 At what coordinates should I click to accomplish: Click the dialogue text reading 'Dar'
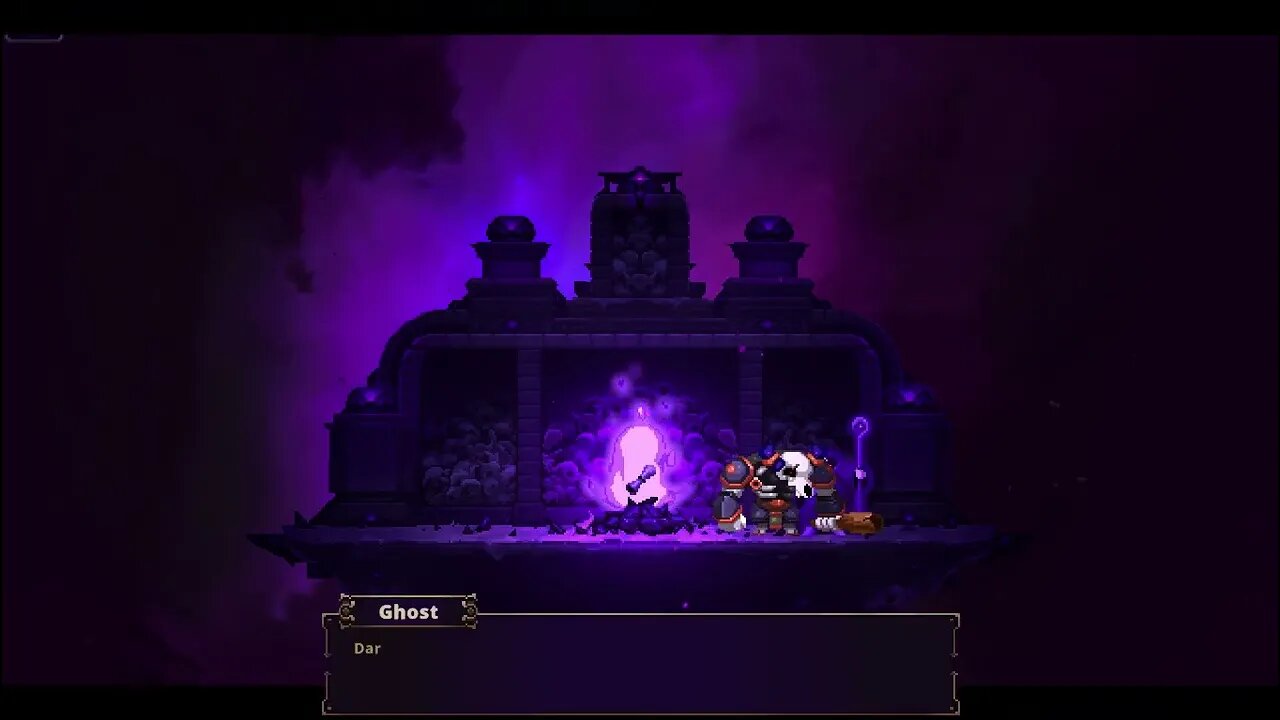pyautogui.click(x=368, y=648)
